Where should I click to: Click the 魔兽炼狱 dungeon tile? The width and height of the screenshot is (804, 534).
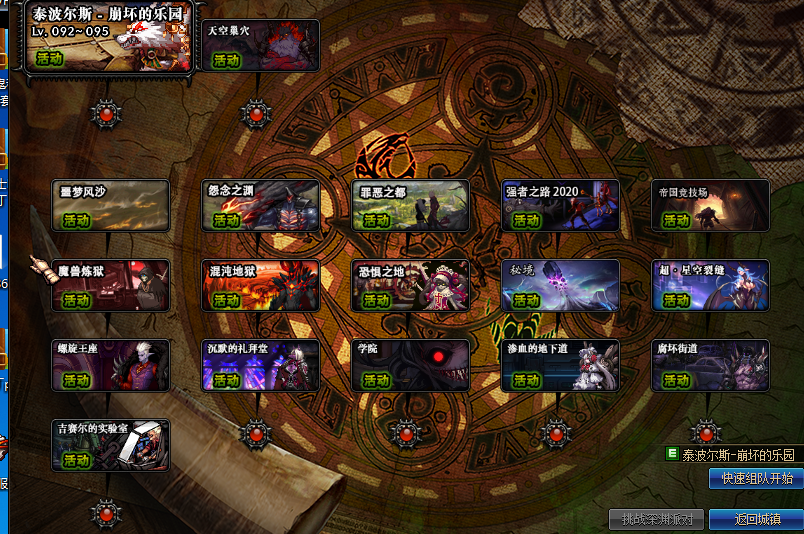point(111,286)
